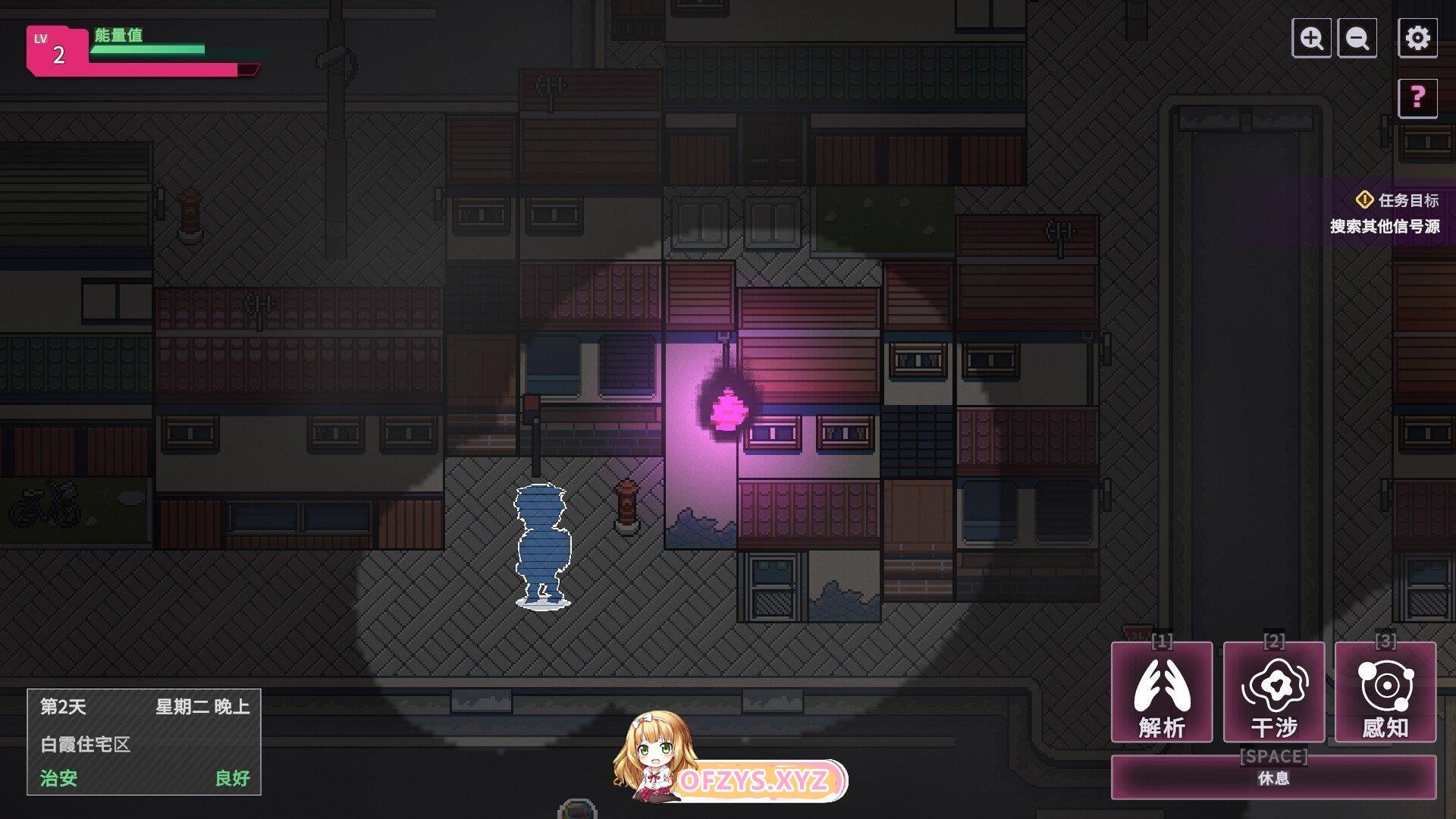Activate the 解析 analyze ability

click(x=1161, y=692)
